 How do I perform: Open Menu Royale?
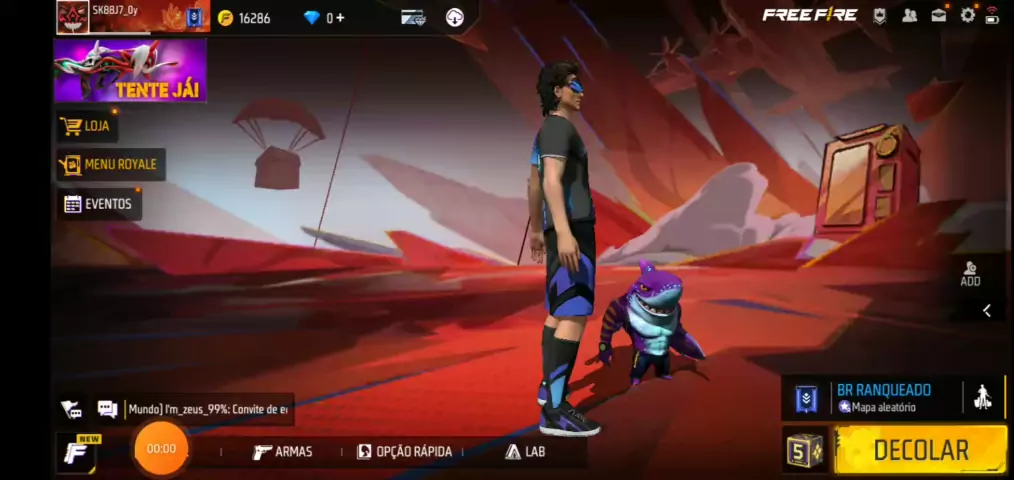[110, 164]
